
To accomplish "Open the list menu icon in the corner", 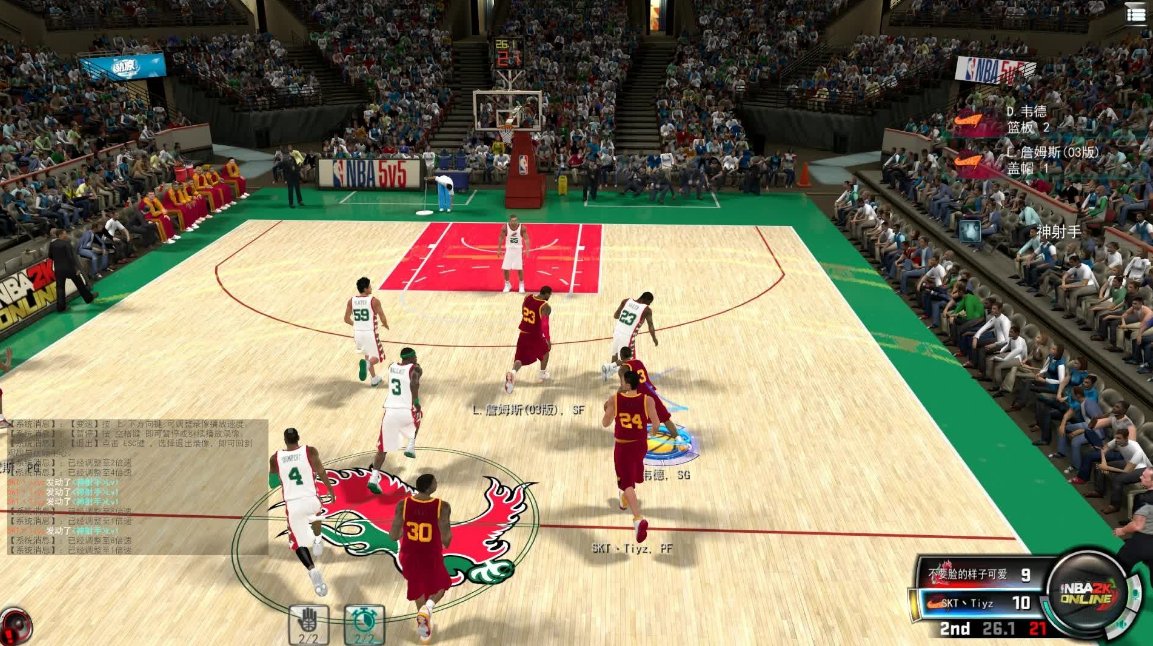I will [1137, 13].
